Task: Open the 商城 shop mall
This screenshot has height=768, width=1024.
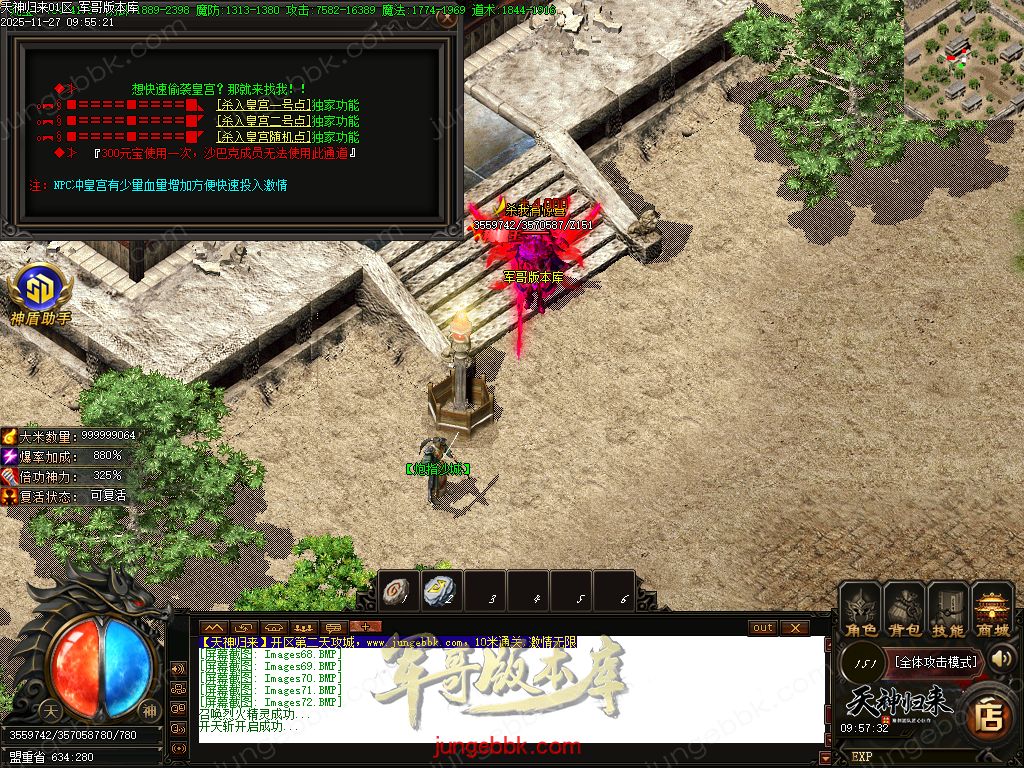Action: click(x=992, y=609)
